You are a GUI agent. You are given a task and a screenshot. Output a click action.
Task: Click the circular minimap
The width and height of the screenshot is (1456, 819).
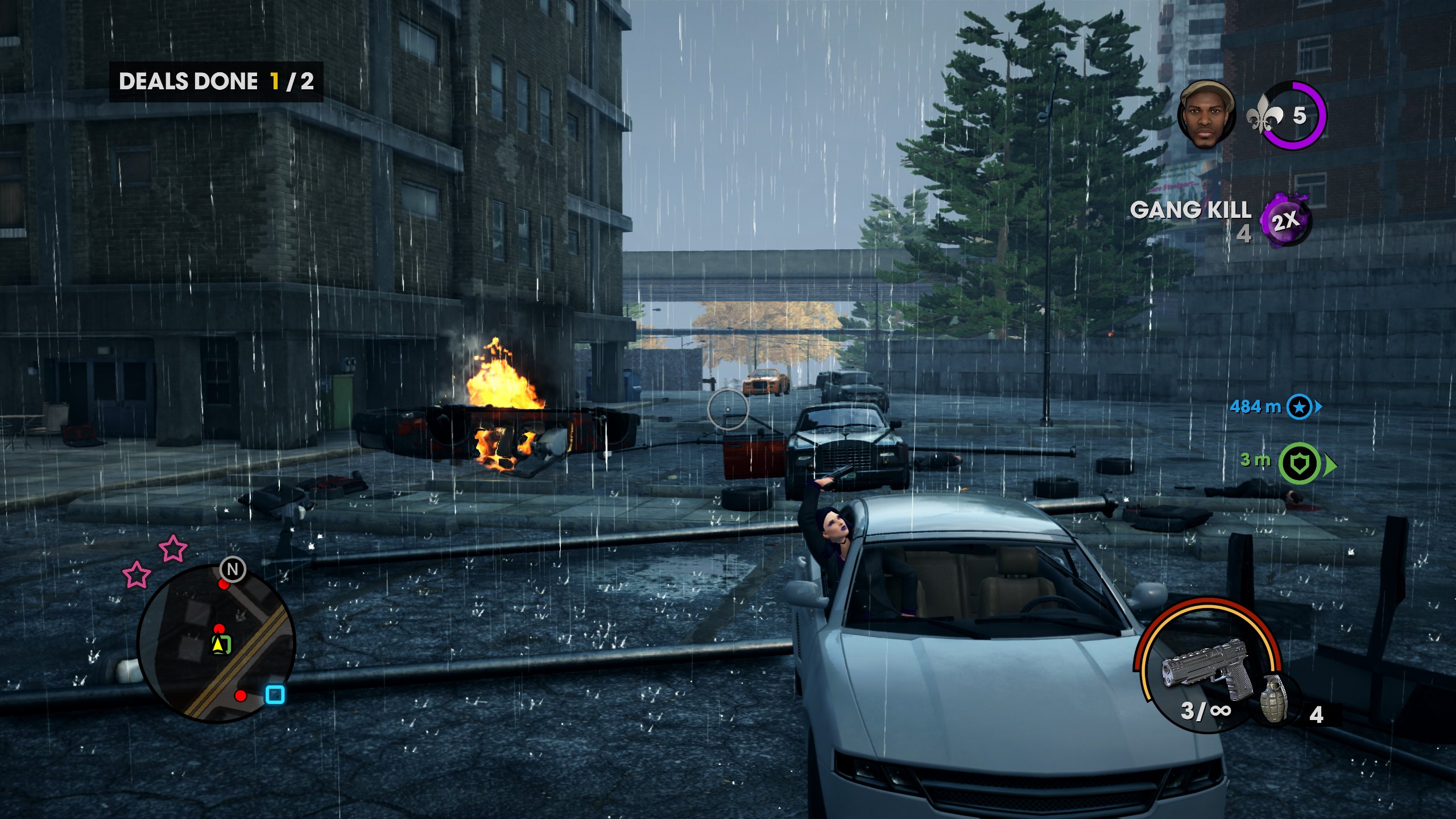coord(216,644)
